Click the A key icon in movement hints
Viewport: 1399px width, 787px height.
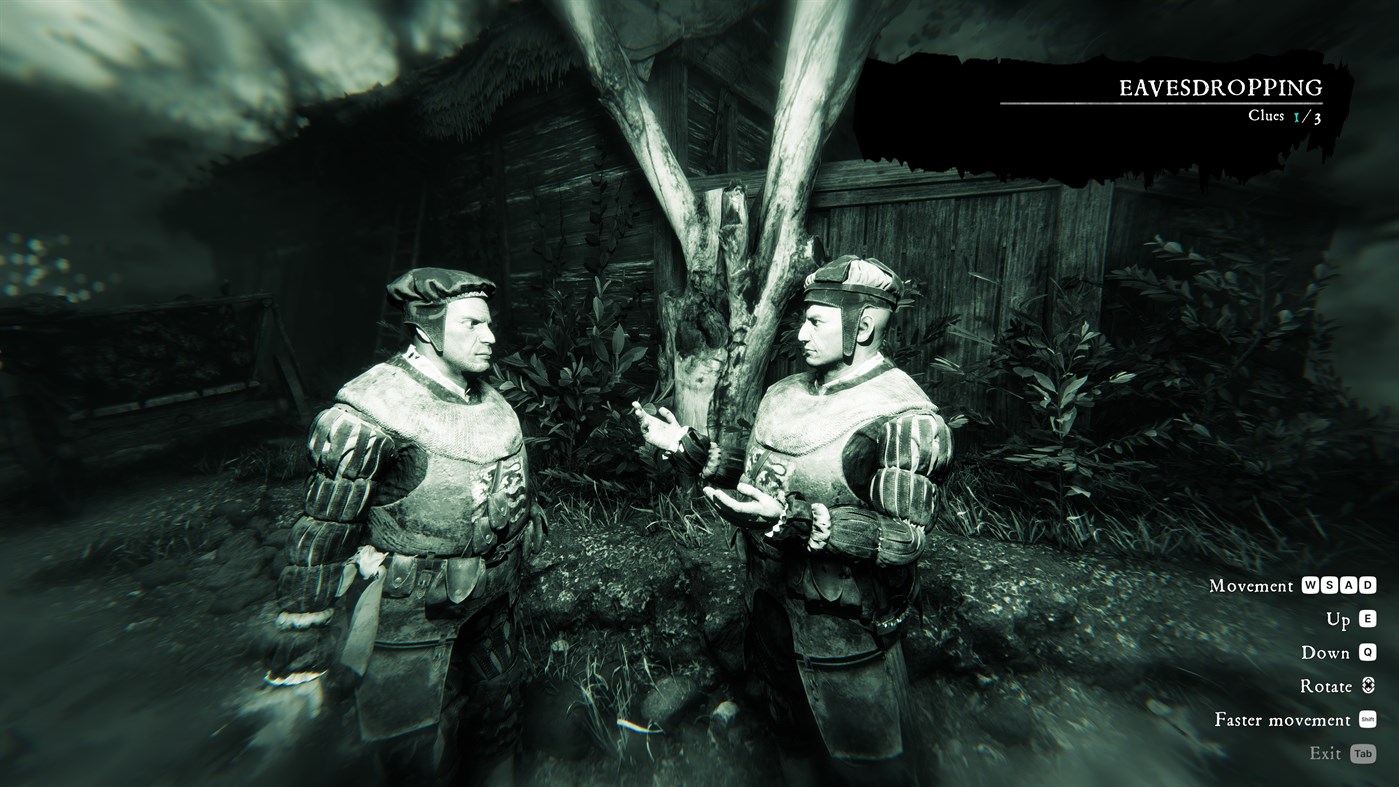tap(1348, 584)
